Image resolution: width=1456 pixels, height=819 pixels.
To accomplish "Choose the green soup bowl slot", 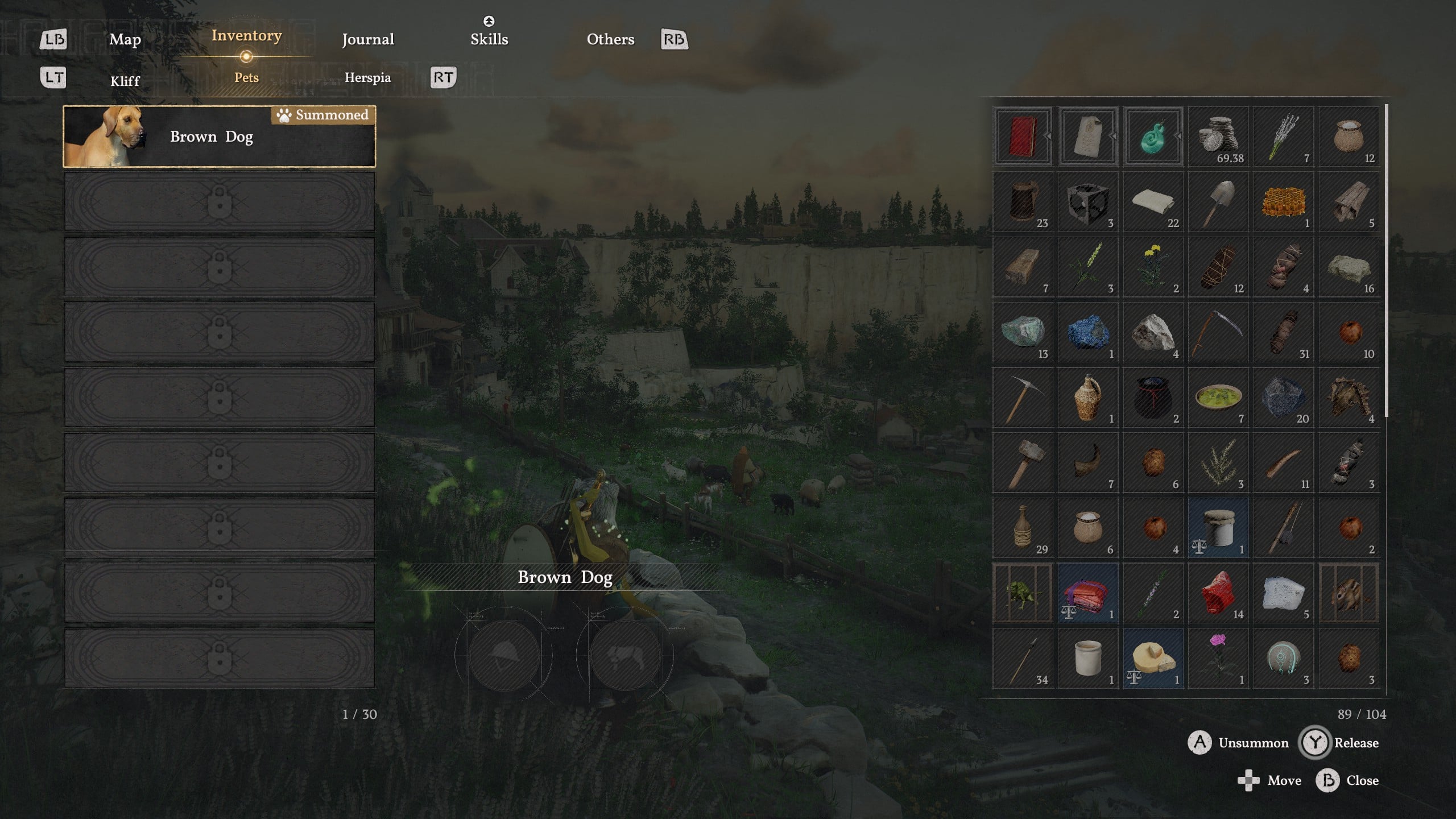I will (1218, 398).
